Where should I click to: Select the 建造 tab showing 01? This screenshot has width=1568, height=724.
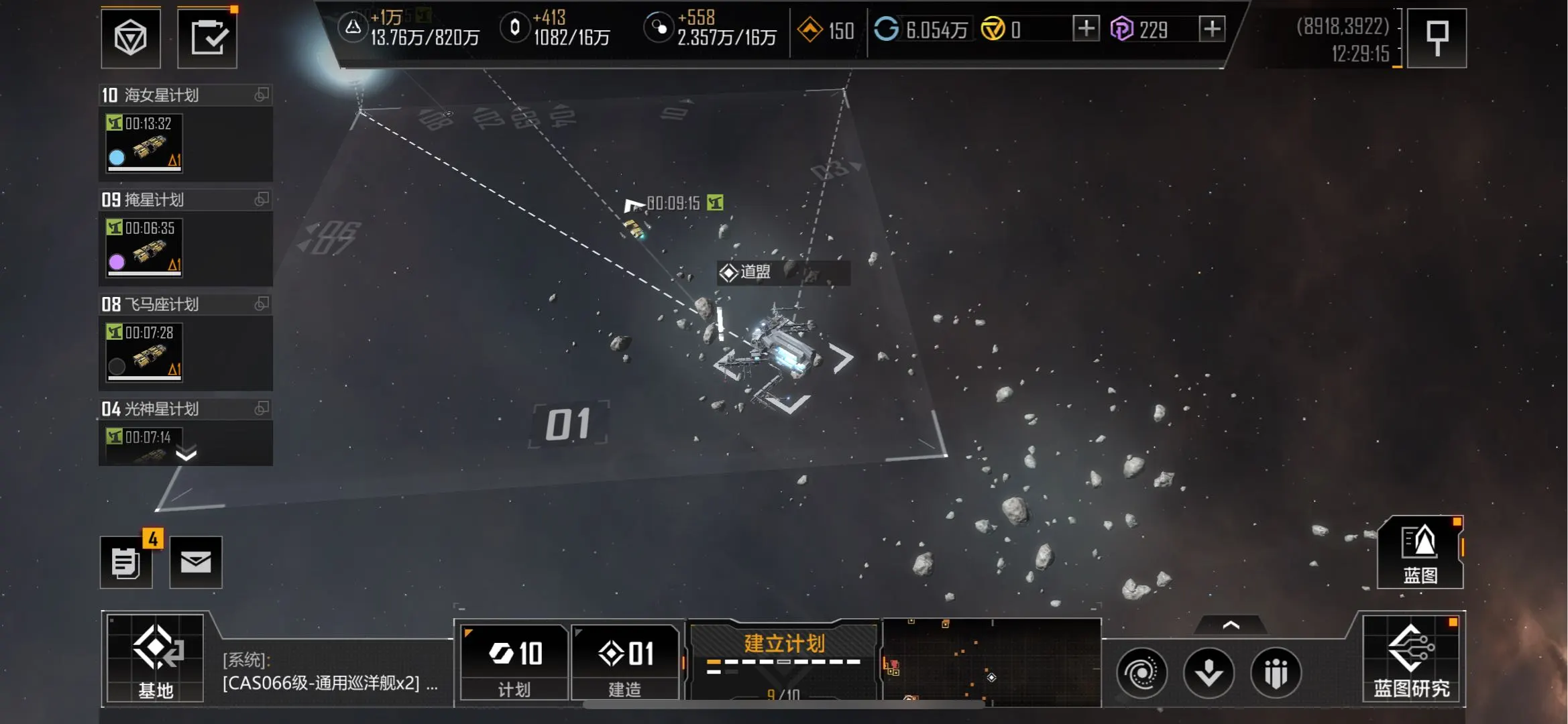(625, 662)
